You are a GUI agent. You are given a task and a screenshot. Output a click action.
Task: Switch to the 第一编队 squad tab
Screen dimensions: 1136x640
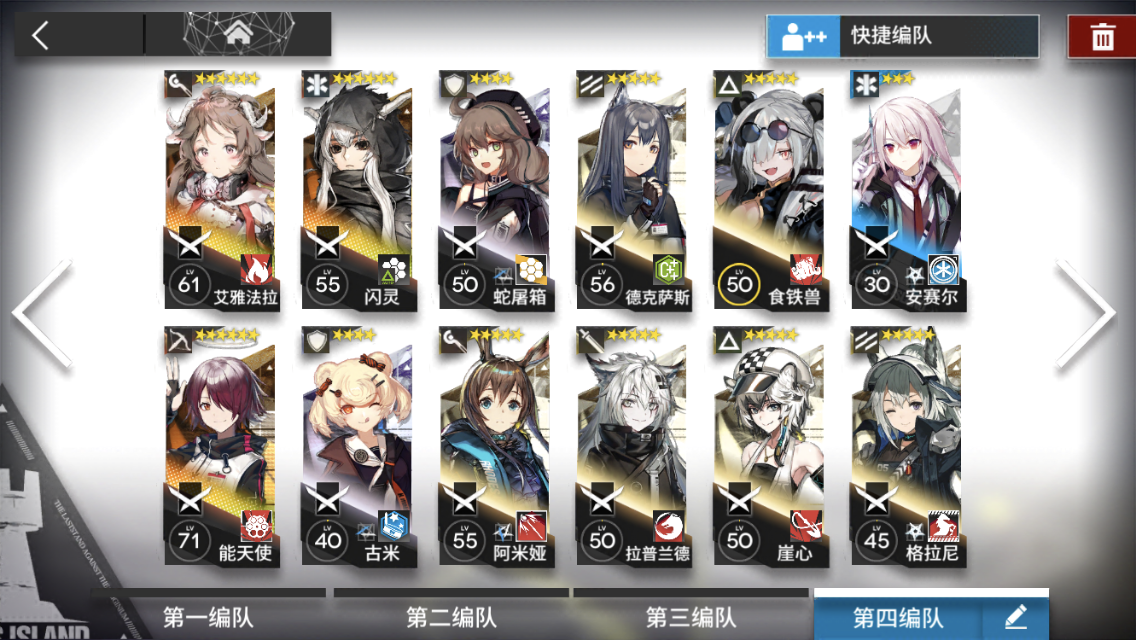210,616
